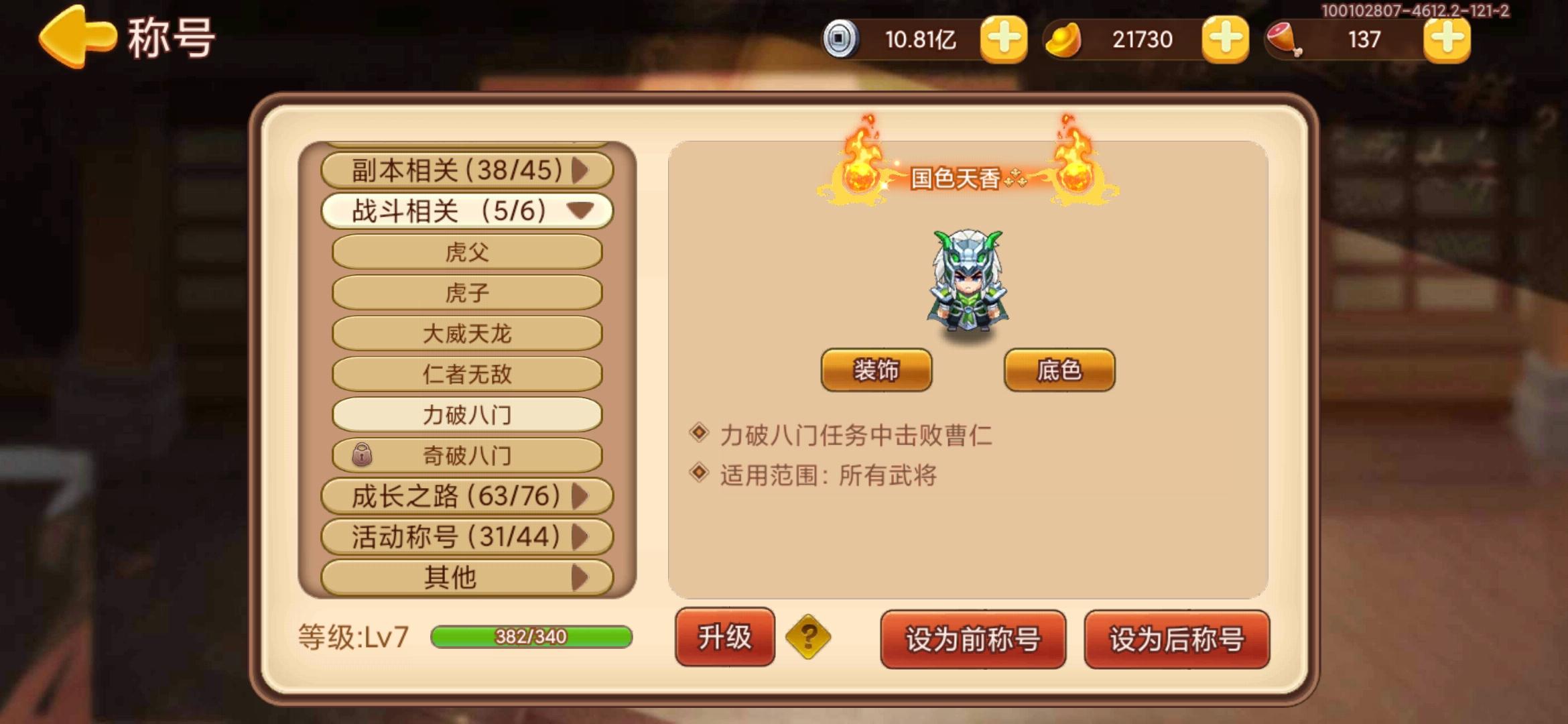Viewport: 1568px width, 724px height.
Task: Select the 力破八门 highlighted title entry
Action: click(467, 414)
